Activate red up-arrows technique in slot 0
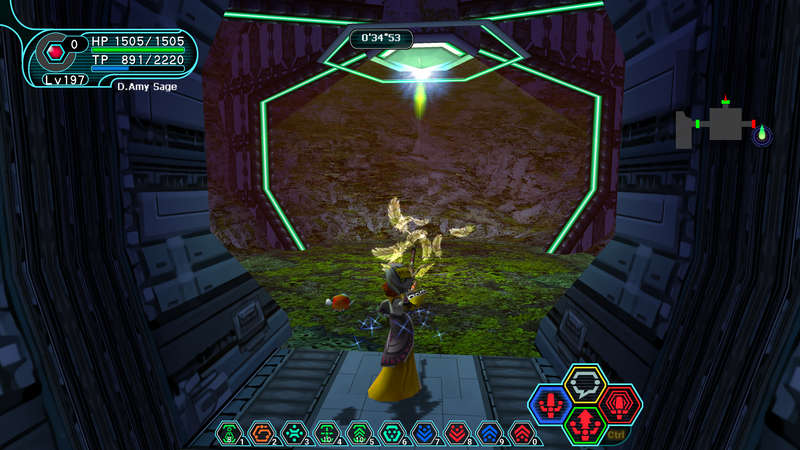 pos(522,432)
